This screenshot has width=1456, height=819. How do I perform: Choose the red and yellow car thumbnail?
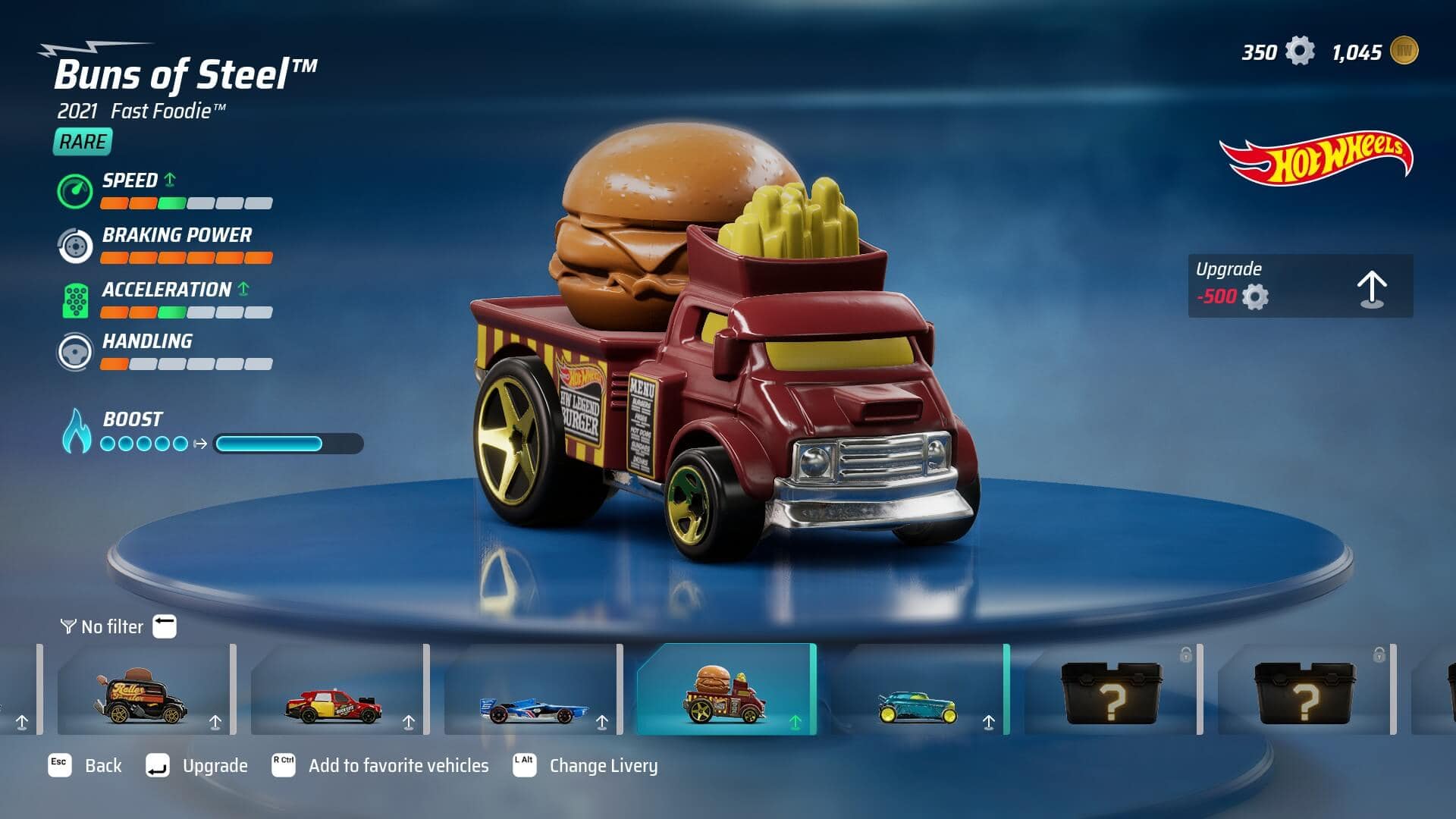pos(335,690)
